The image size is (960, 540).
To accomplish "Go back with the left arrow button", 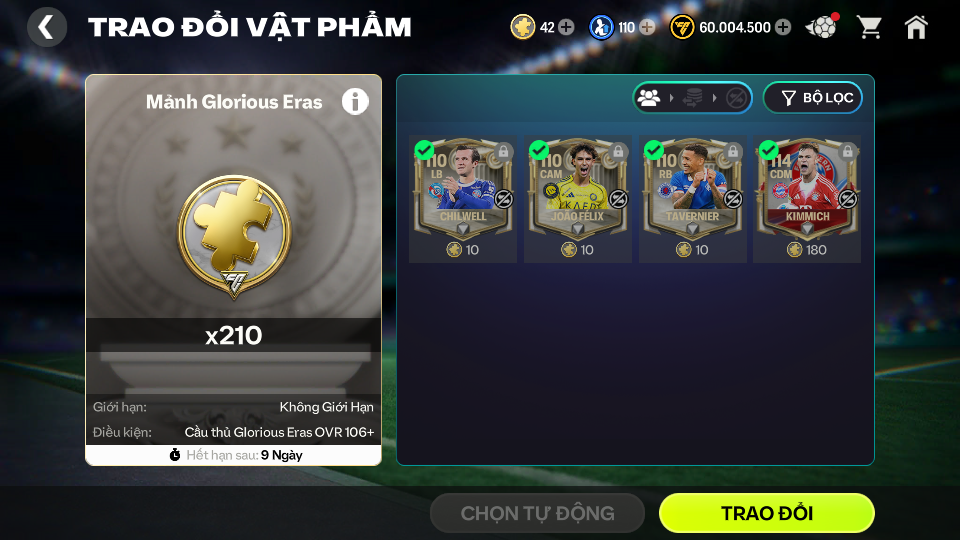I will click(46, 27).
